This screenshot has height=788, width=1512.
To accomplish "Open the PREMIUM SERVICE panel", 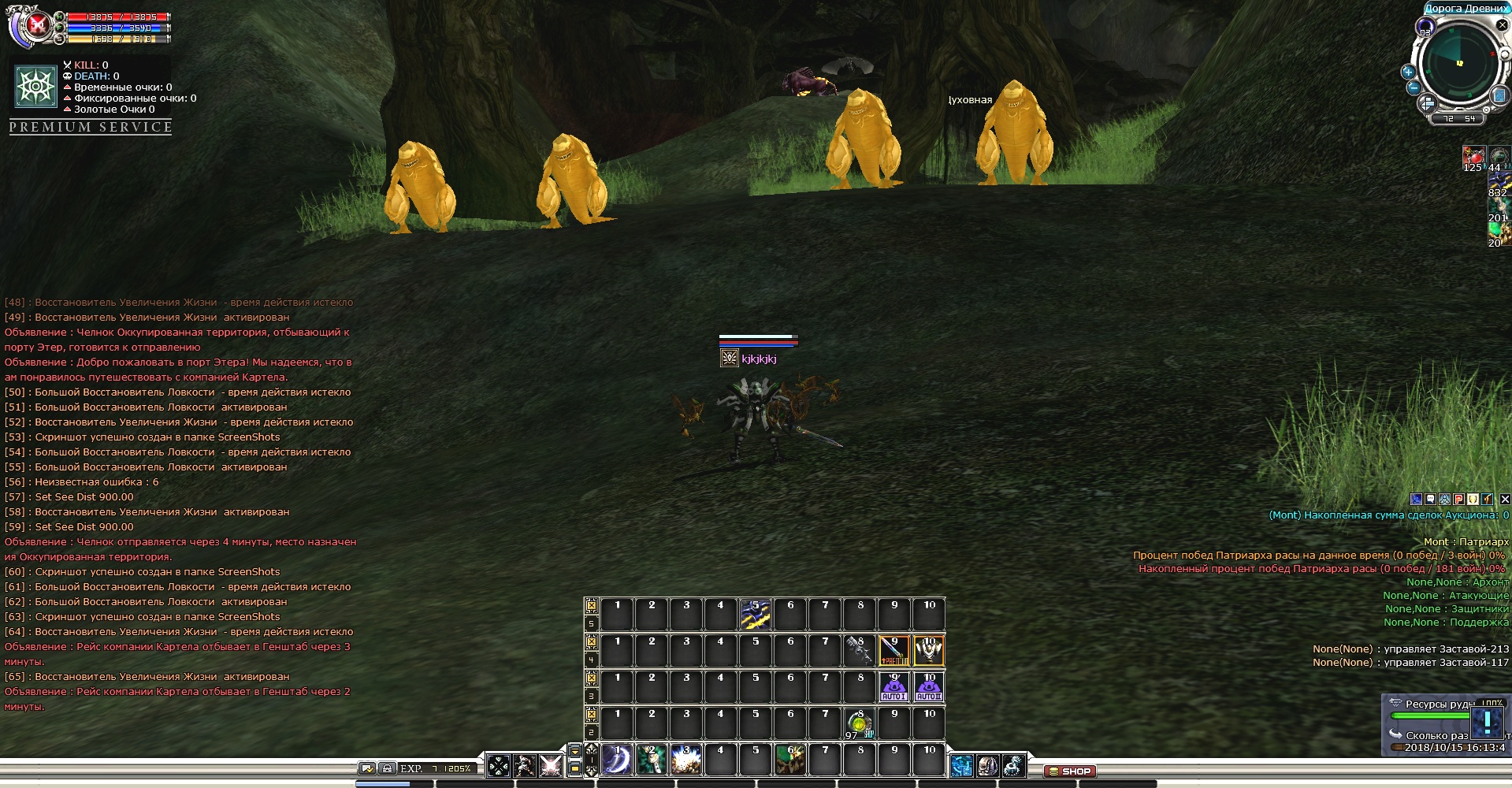I will click(x=91, y=128).
